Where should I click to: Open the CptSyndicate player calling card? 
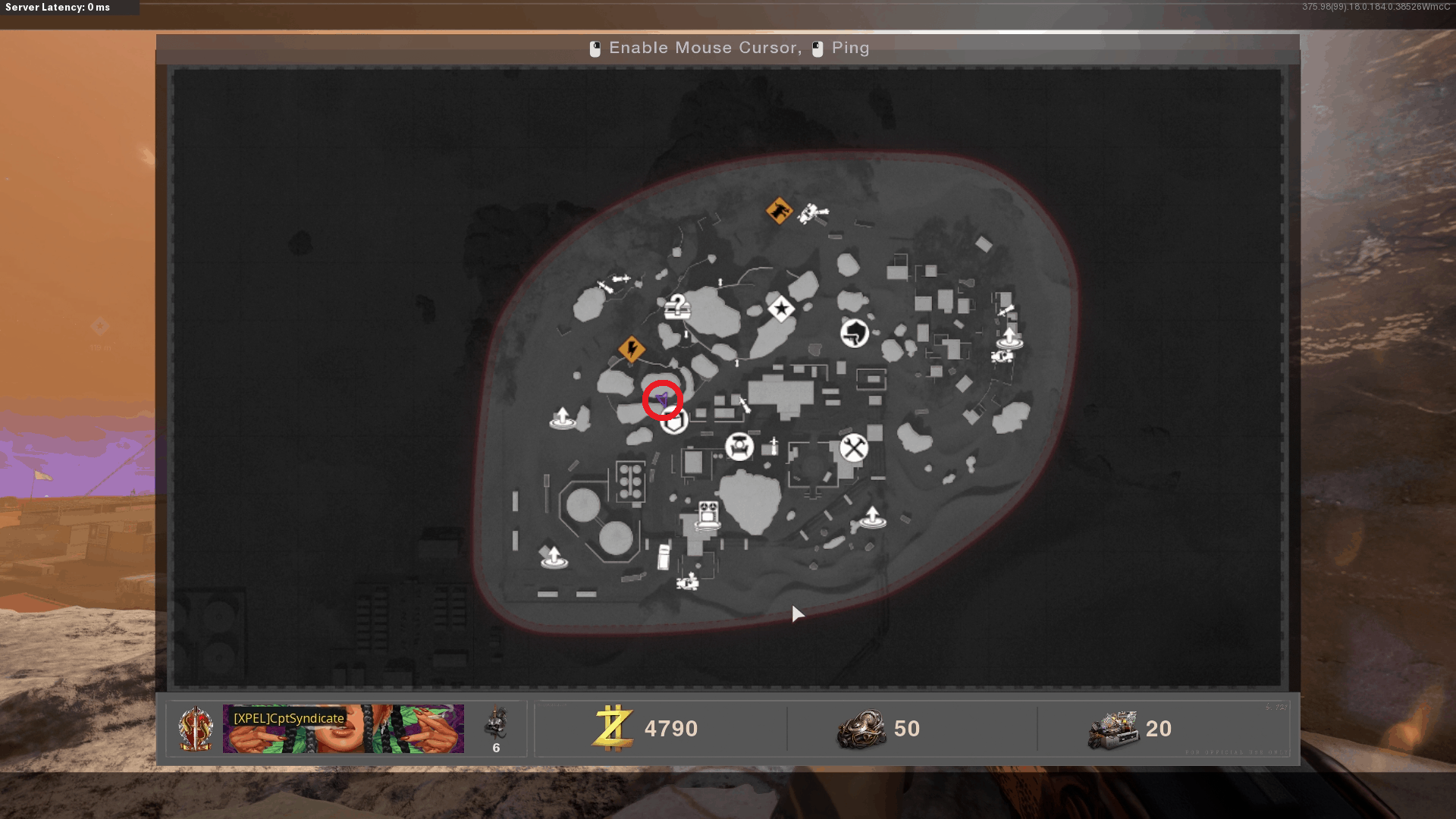(x=343, y=729)
